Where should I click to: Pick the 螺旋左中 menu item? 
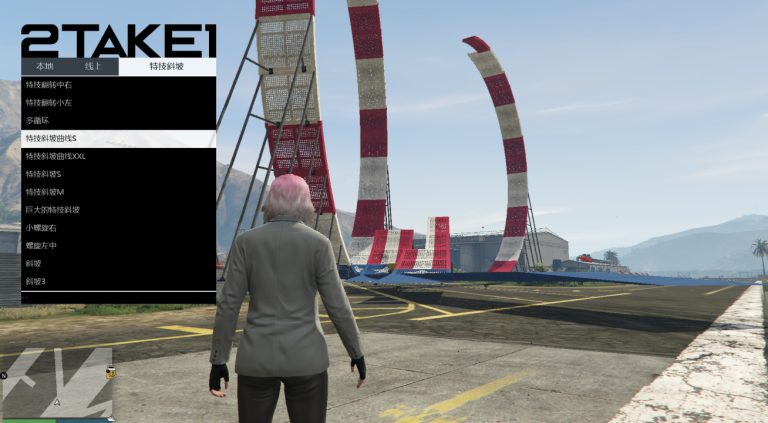coord(118,246)
